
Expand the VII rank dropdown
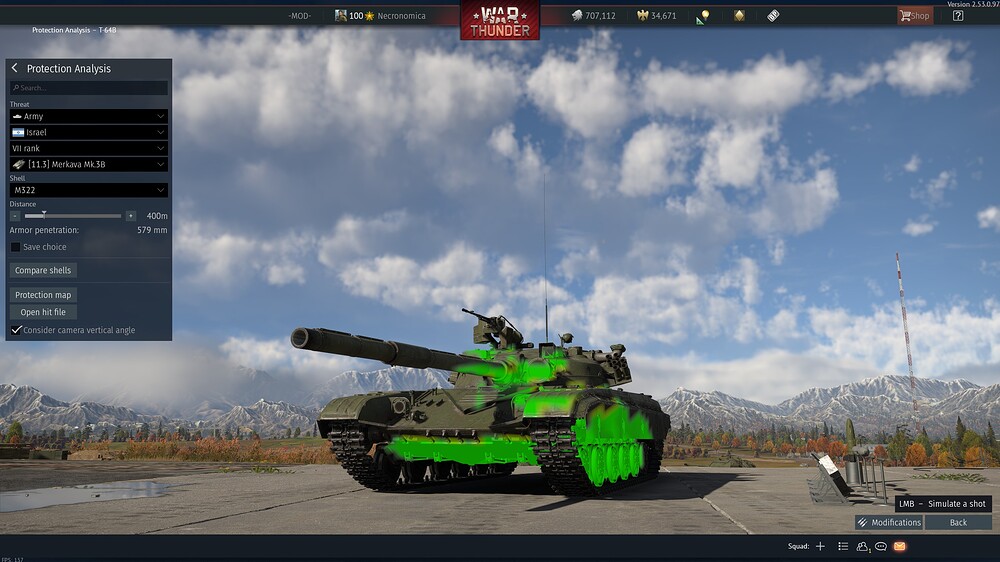point(88,148)
